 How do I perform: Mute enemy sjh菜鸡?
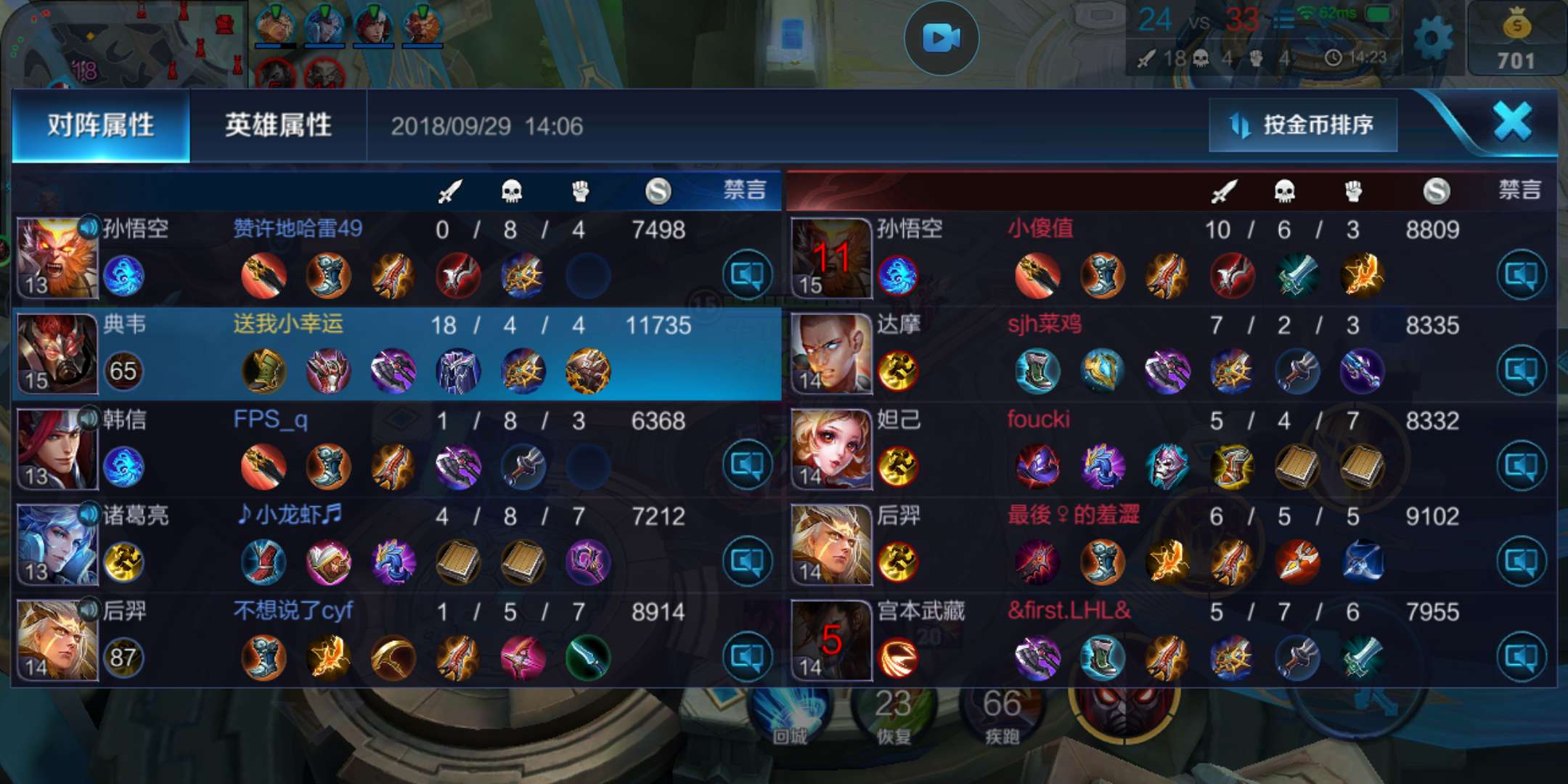point(1521,370)
